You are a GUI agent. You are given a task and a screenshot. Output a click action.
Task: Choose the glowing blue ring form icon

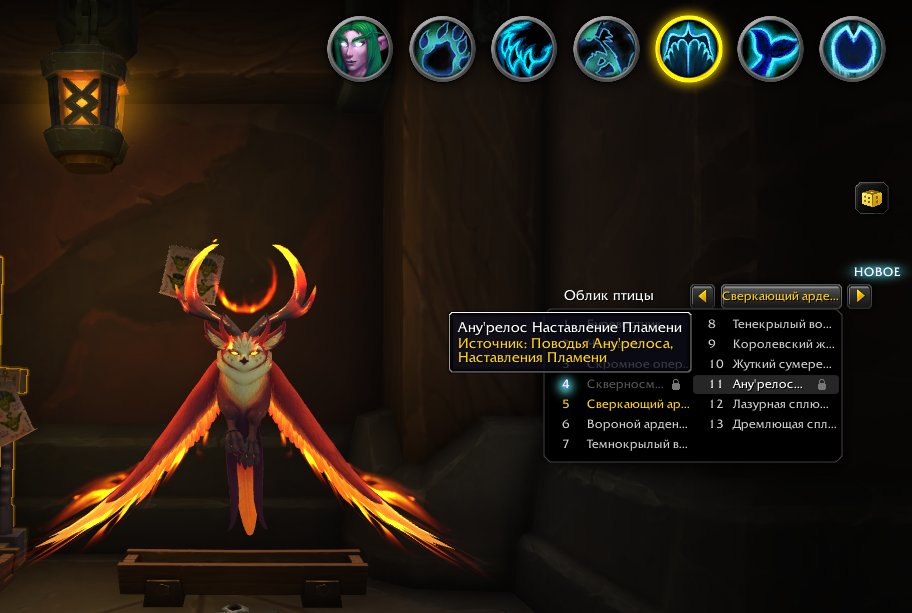[x=852, y=50]
